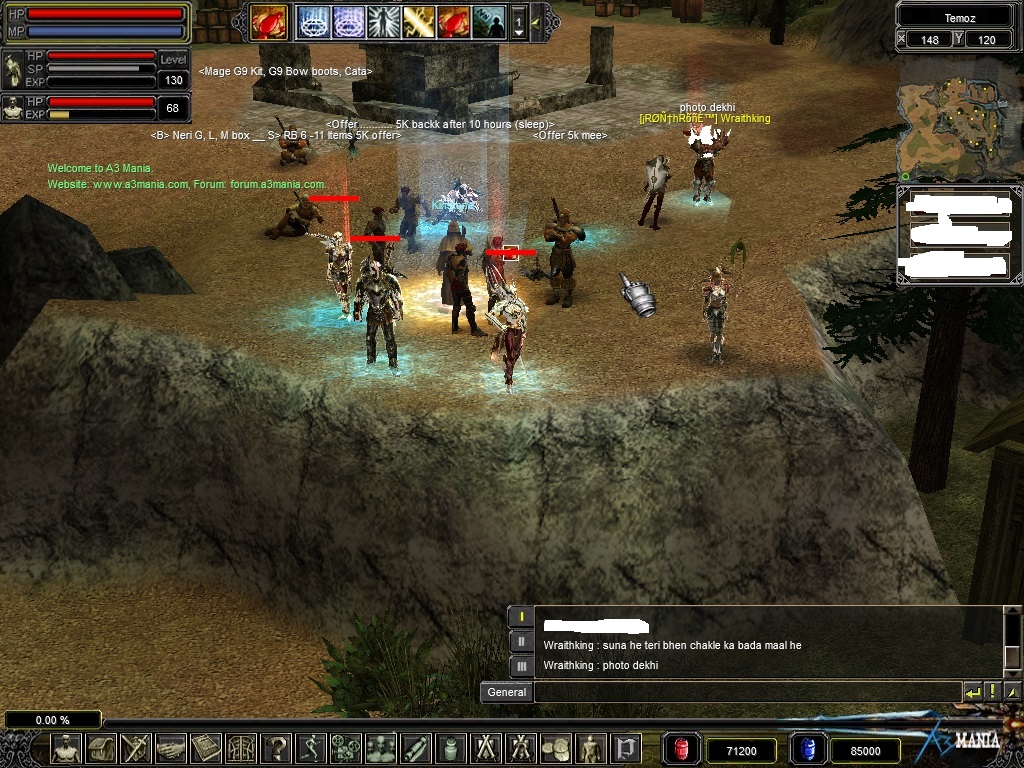The height and width of the screenshot is (768, 1024).
Task: Click the book icon in bottom toolbar
Action: (x=206, y=748)
